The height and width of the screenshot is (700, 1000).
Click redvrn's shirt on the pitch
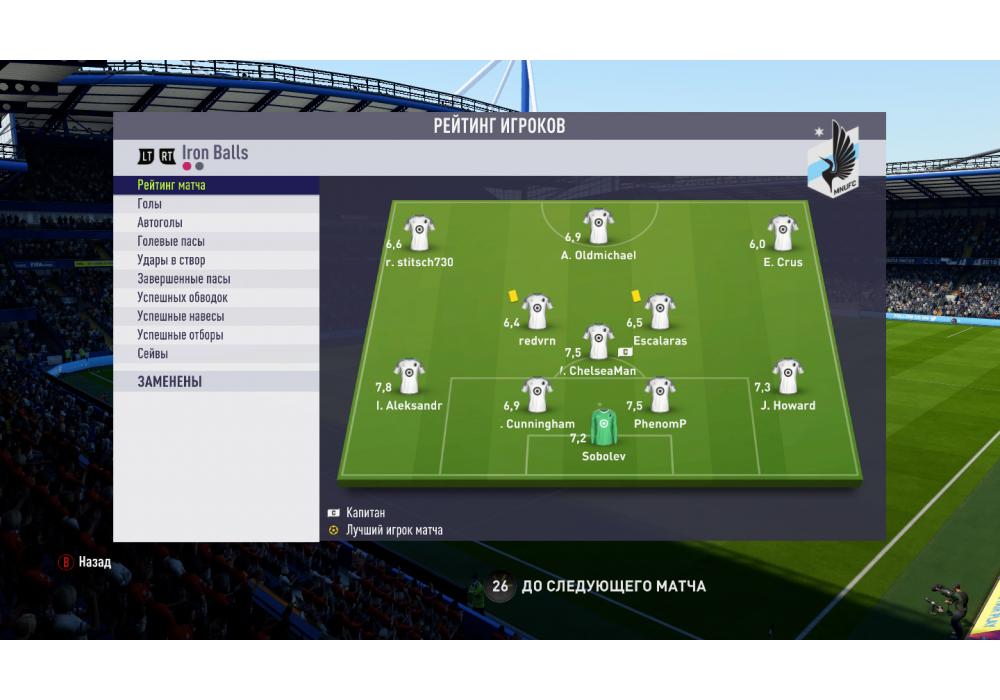[538, 312]
